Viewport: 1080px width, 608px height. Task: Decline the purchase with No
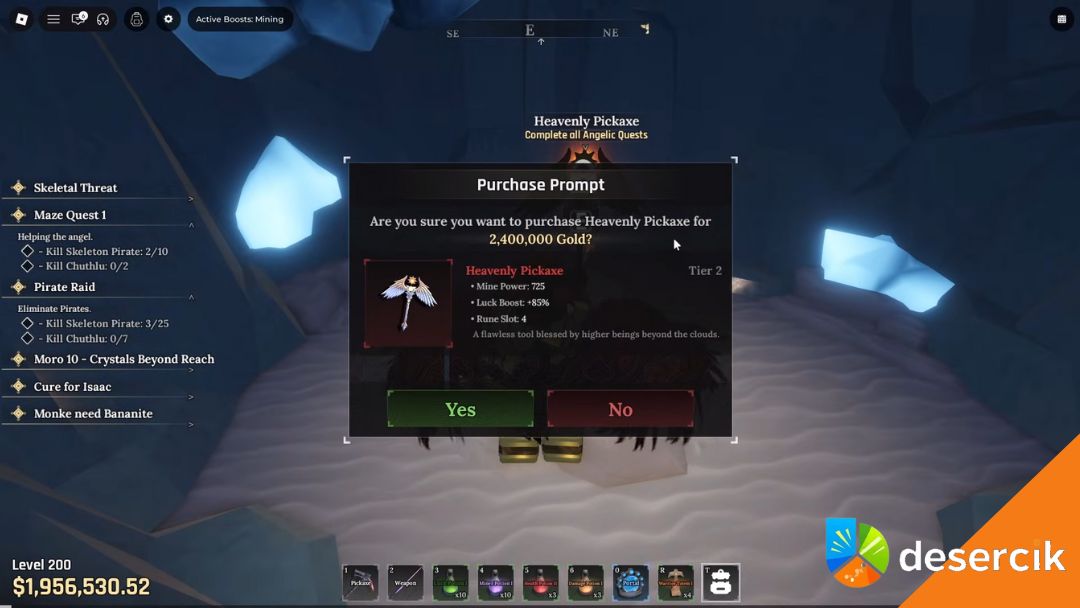tap(620, 409)
